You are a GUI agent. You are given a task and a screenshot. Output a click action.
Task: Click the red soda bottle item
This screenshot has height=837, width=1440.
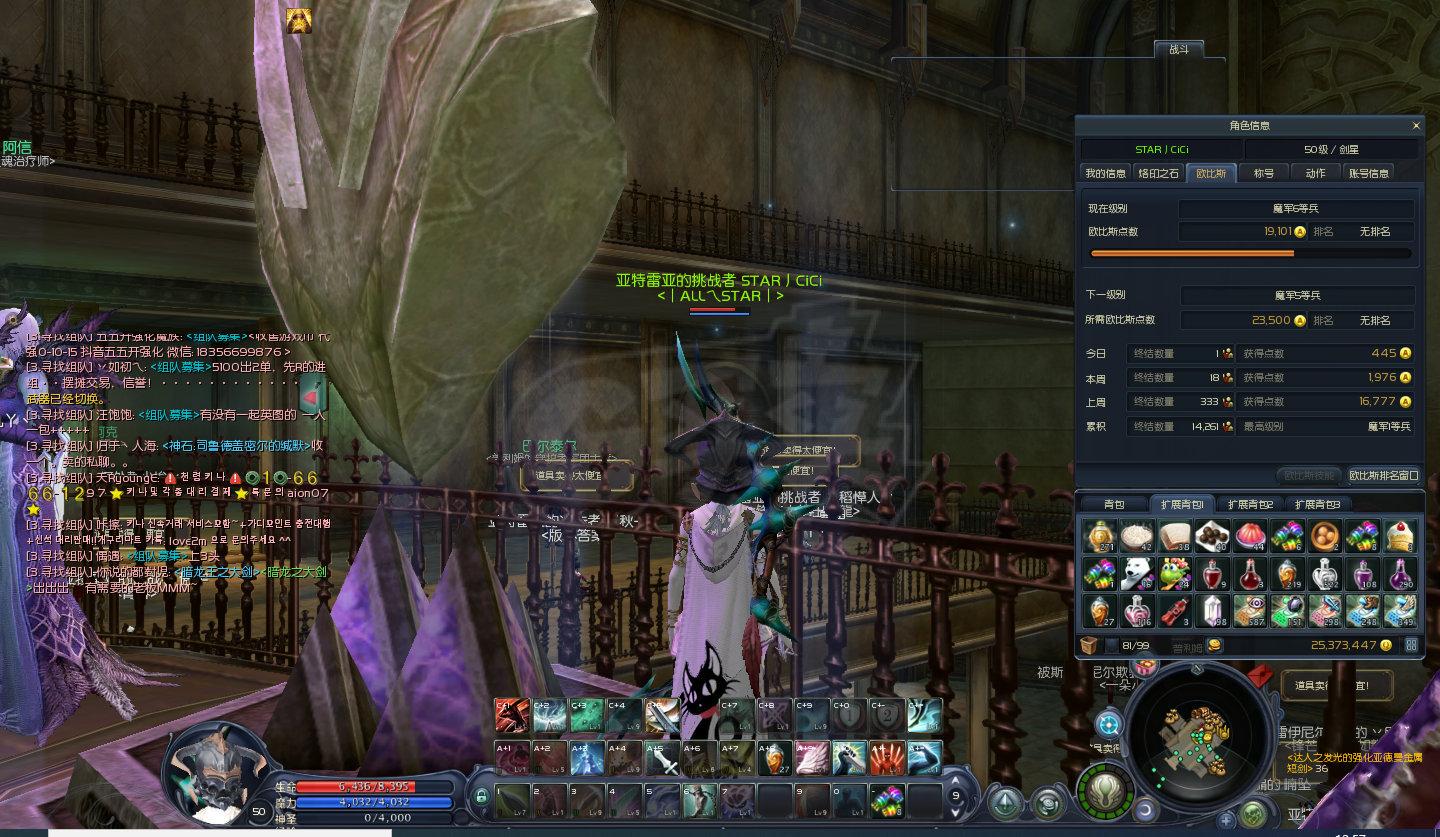pyautogui.click(x=1175, y=610)
